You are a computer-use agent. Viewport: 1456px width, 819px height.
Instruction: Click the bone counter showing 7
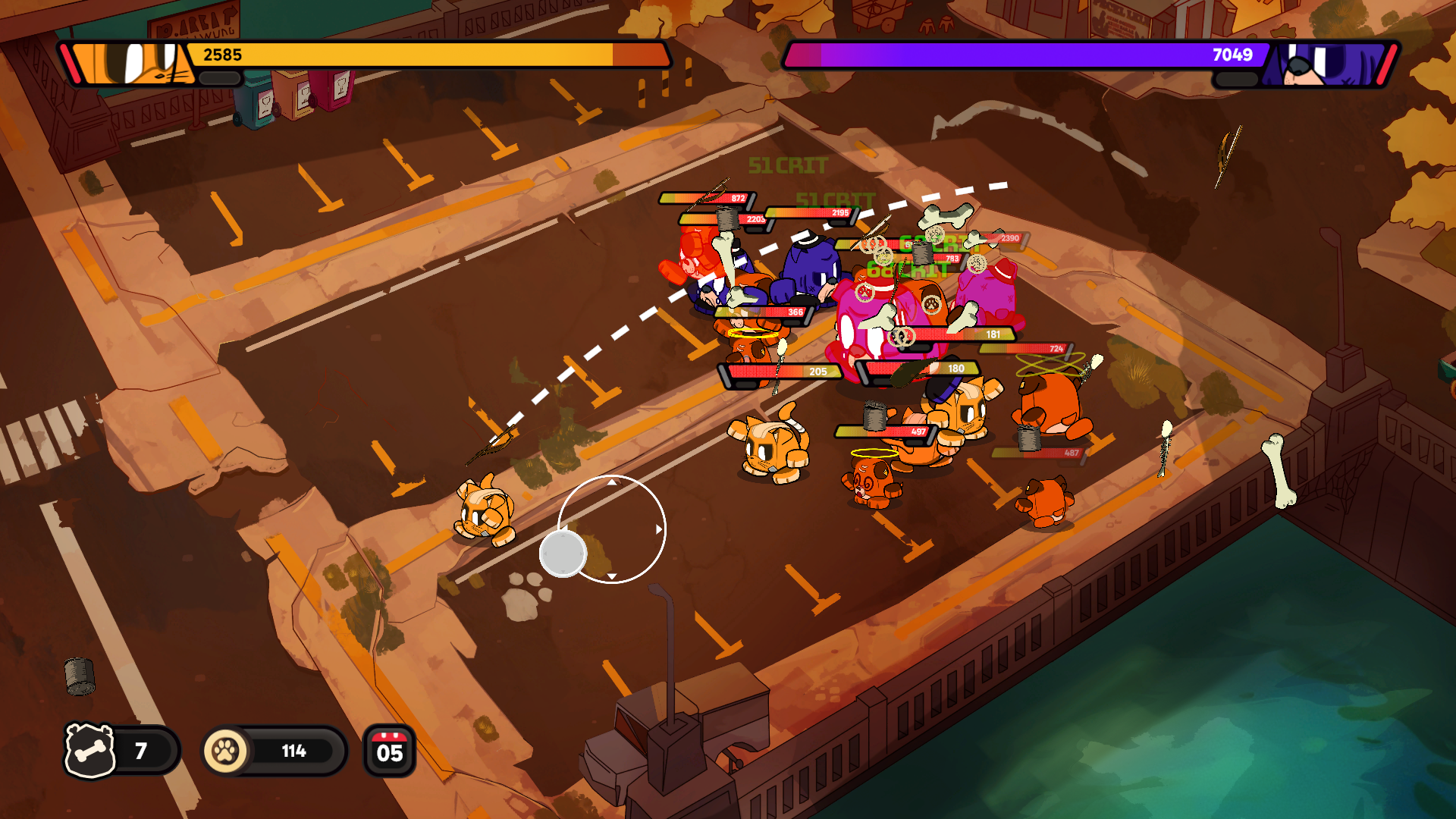pyautogui.click(x=140, y=751)
